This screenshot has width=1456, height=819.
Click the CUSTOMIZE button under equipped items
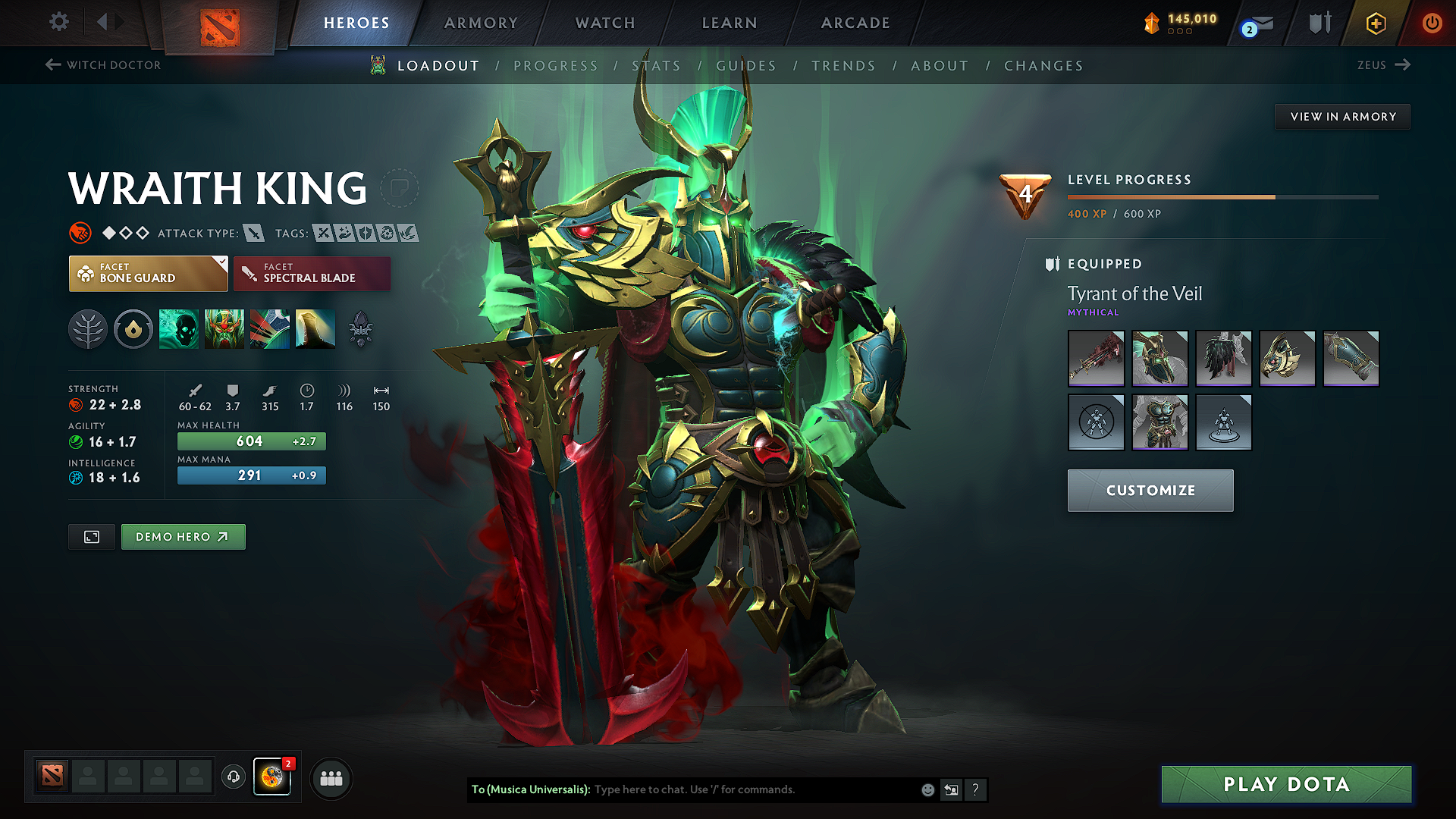pyautogui.click(x=1150, y=491)
